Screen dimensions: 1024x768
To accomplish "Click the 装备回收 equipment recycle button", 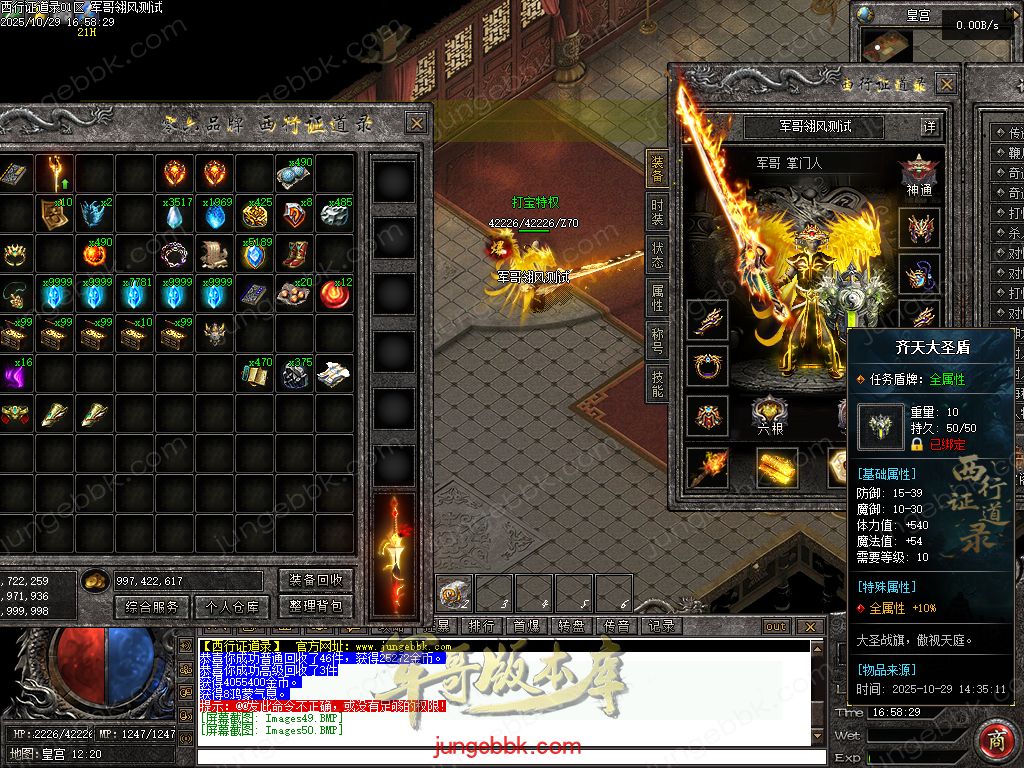I will [x=316, y=580].
